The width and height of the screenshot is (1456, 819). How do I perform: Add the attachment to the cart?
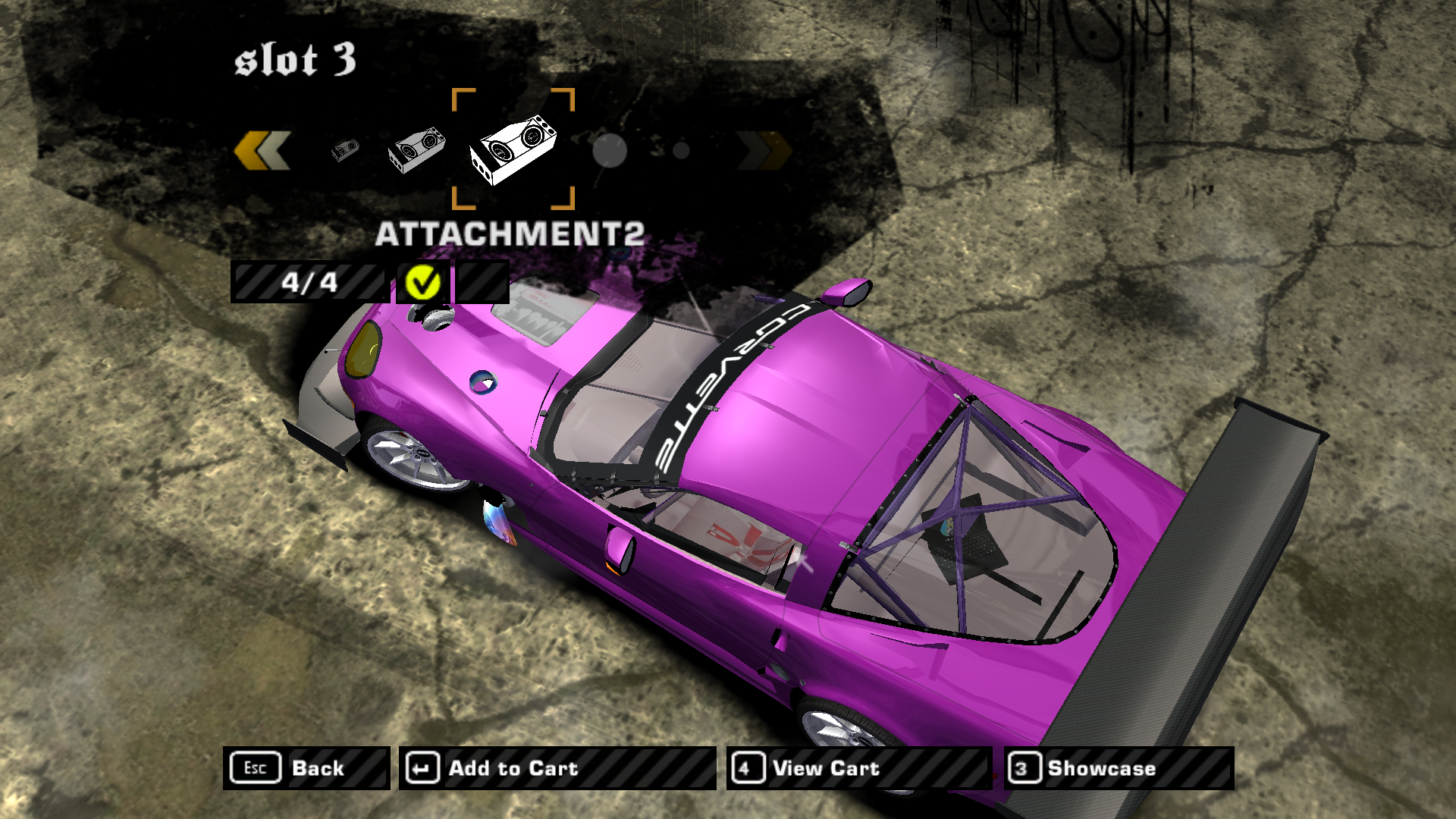pos(557,768)
